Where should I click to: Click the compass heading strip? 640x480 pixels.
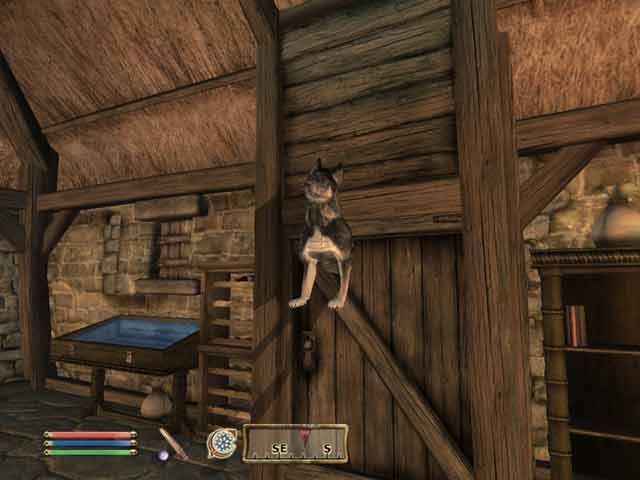point(295,442)
